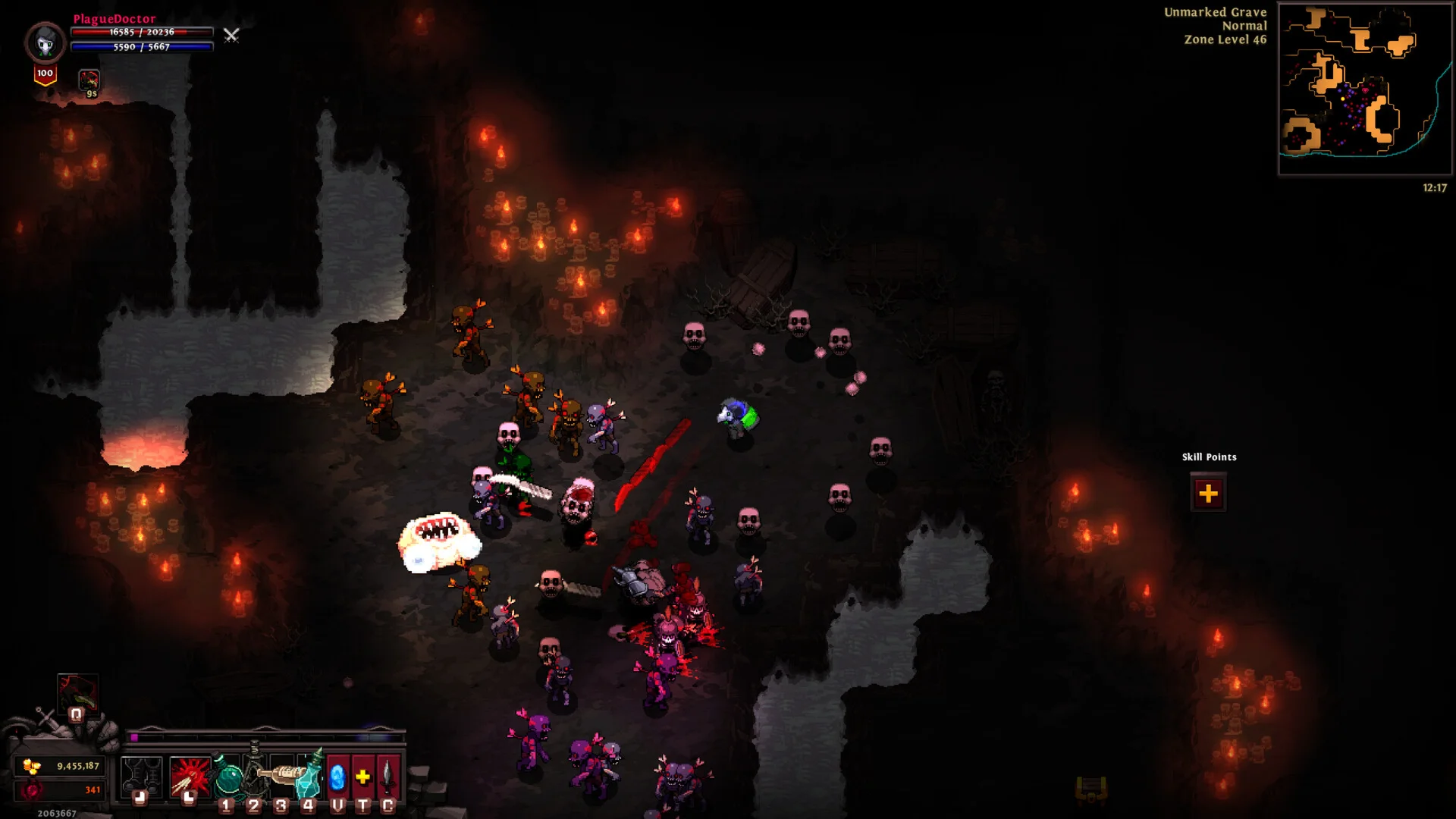This screenshot has width=1456, height=819.
Task: Click the minimap in the corner
Action: click(x=1364, y=89)
